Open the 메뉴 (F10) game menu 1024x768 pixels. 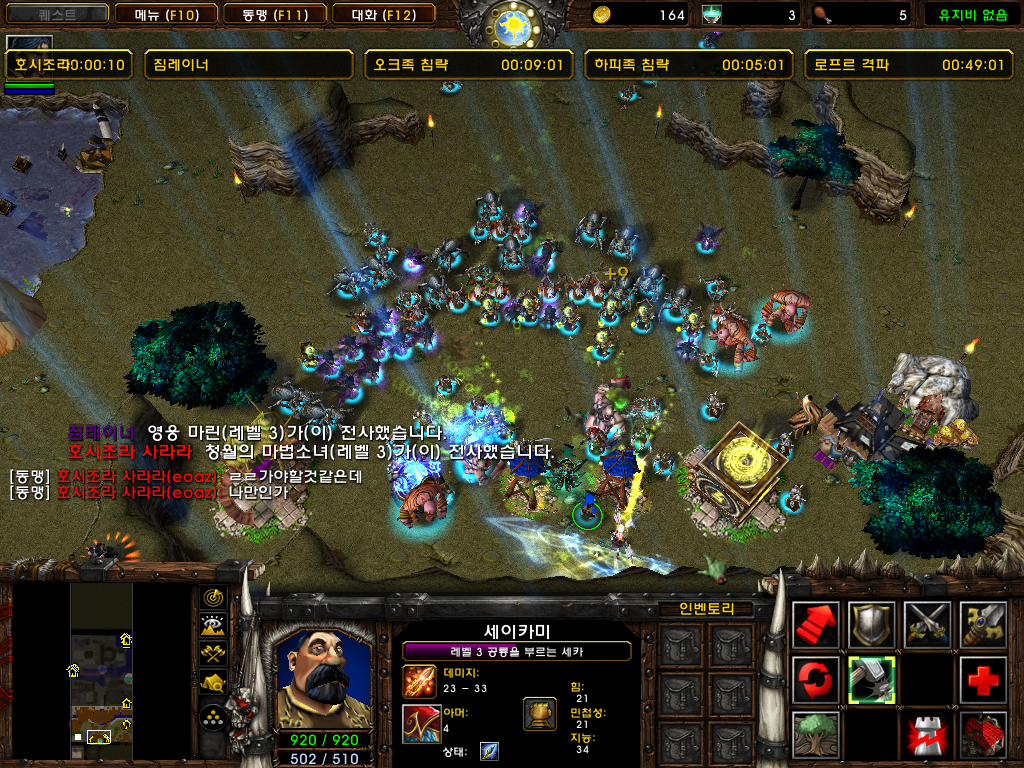tap(162, 14)
